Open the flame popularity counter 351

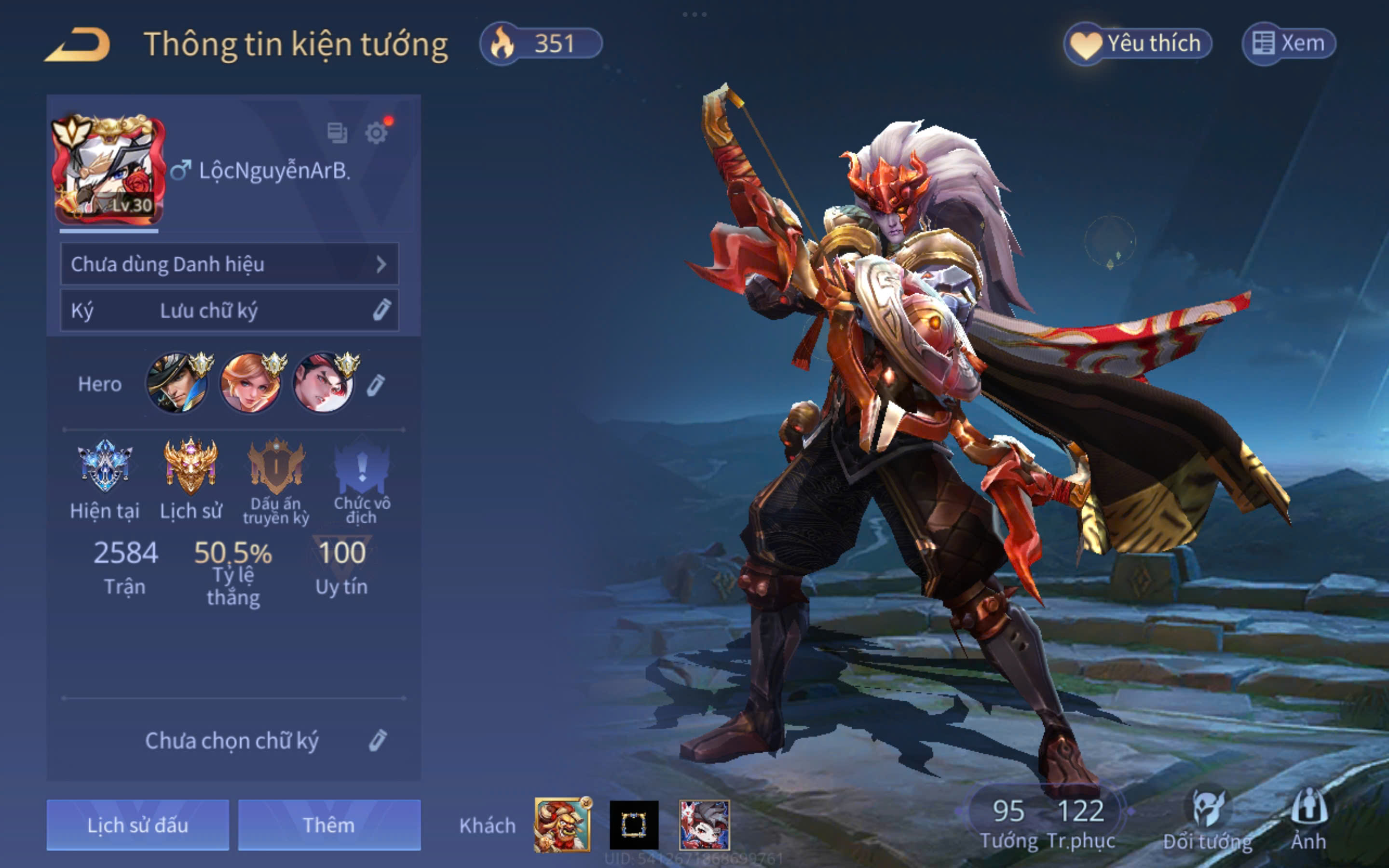pos(541,43)
